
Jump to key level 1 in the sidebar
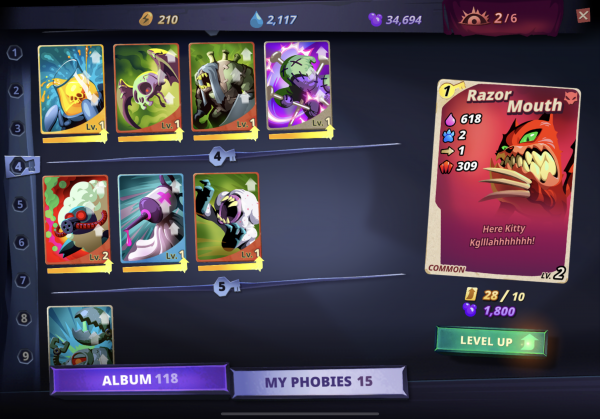(16, 52)
